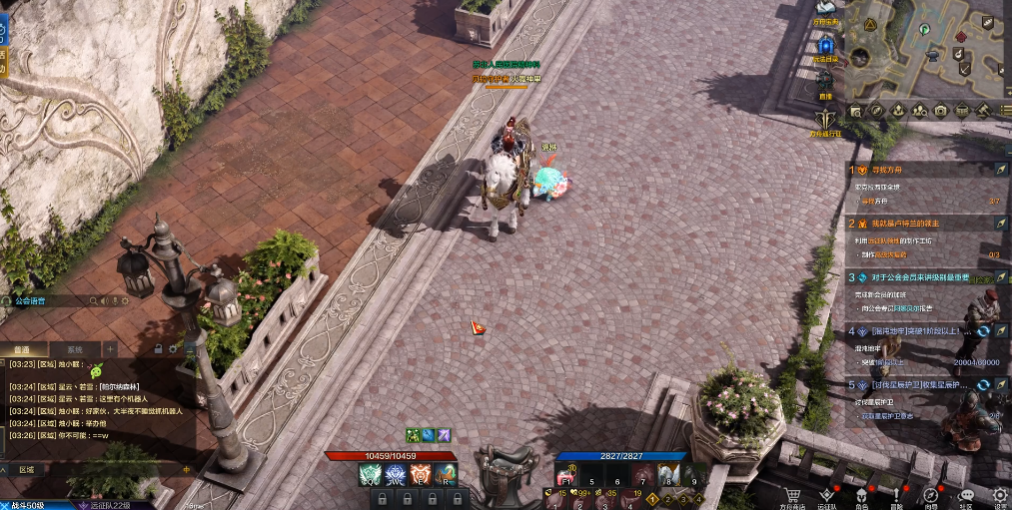Select the 寻找方舟 quest tracker entry
The height and width of the screenshot is (510, 1012).
click(887, 170)
